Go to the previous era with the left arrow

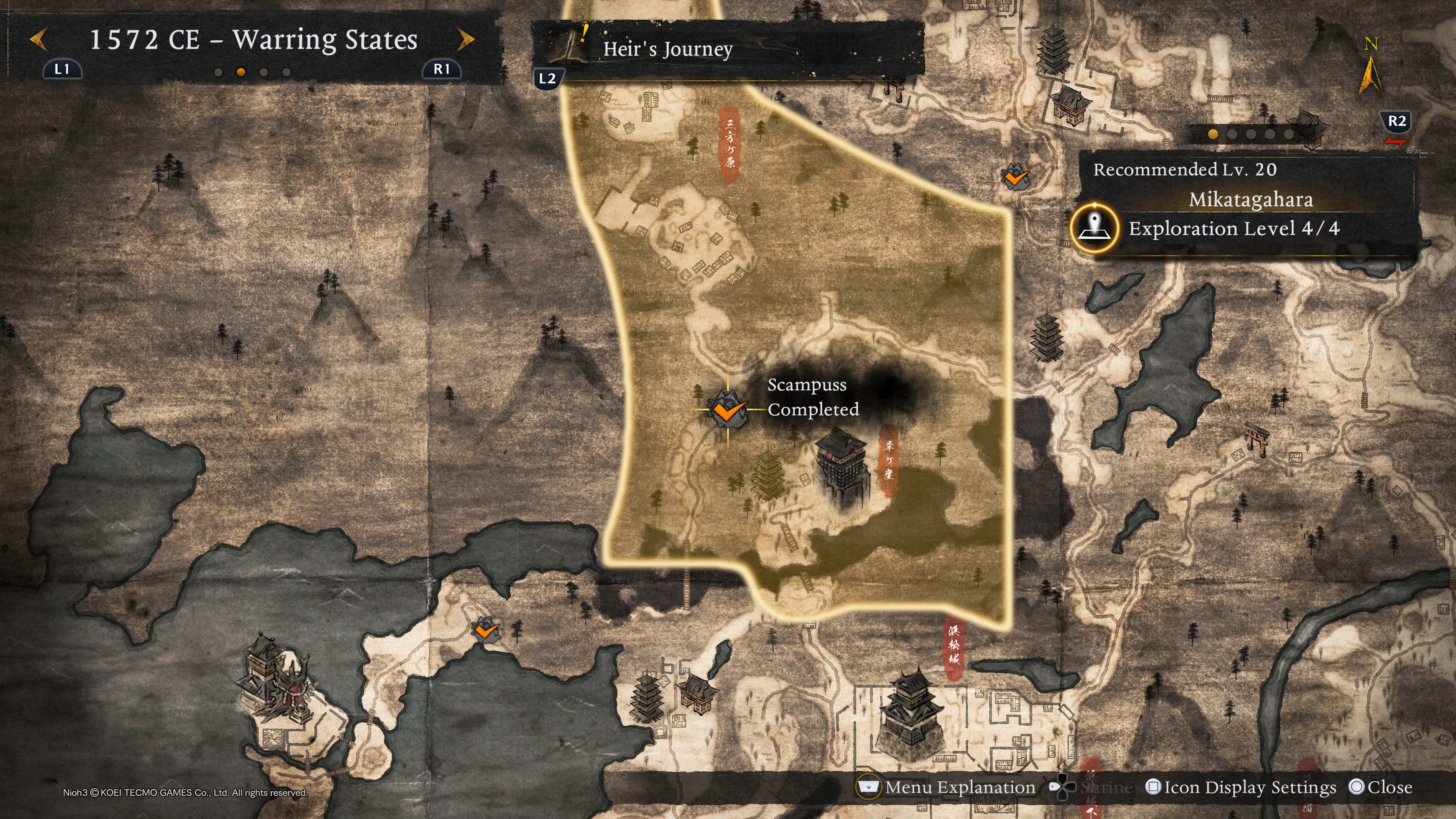point(38,40)
